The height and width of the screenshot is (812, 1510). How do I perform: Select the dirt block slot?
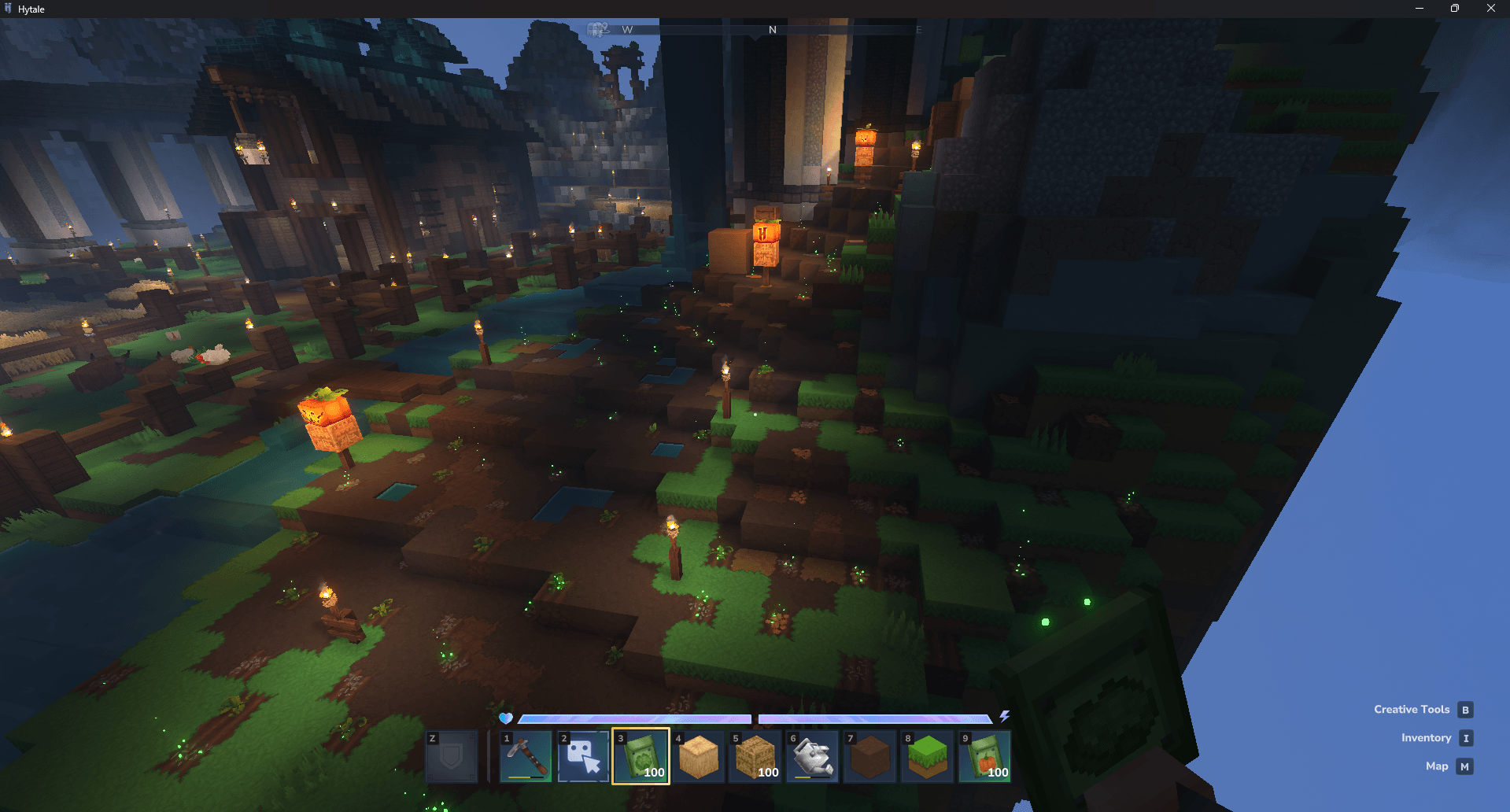point(870,756)
